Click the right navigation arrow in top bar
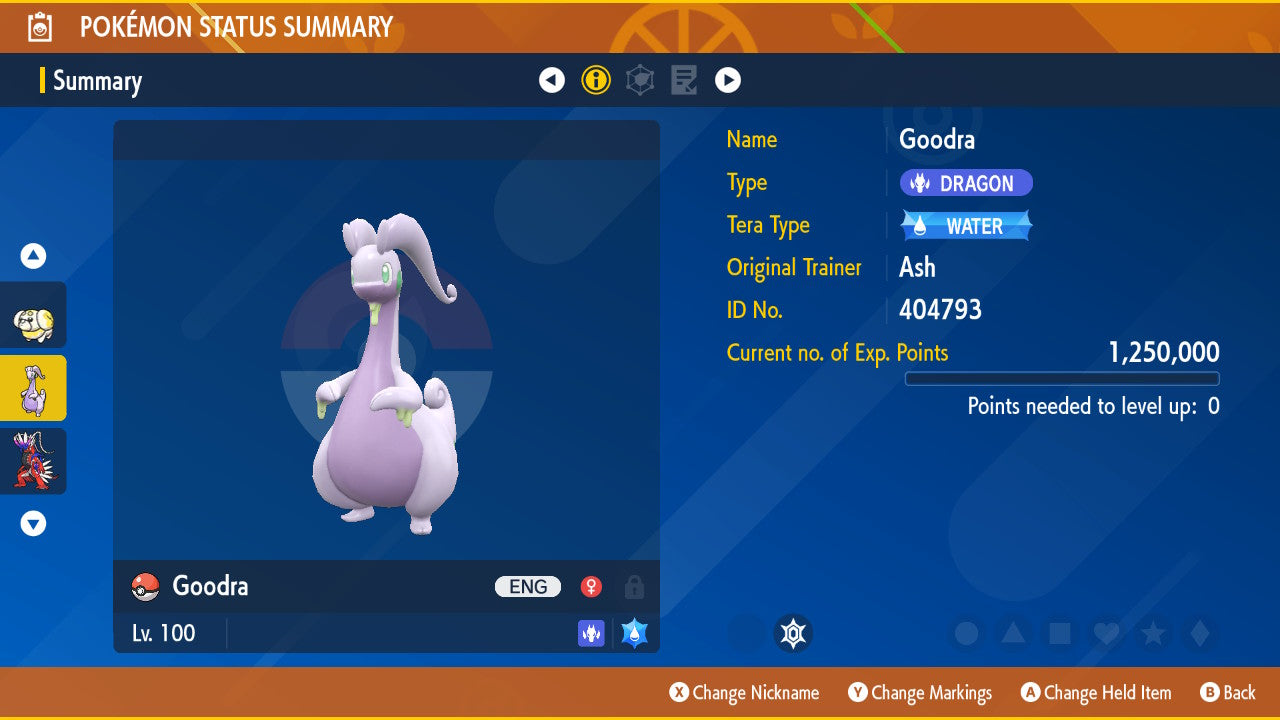 tap(728, 79)
